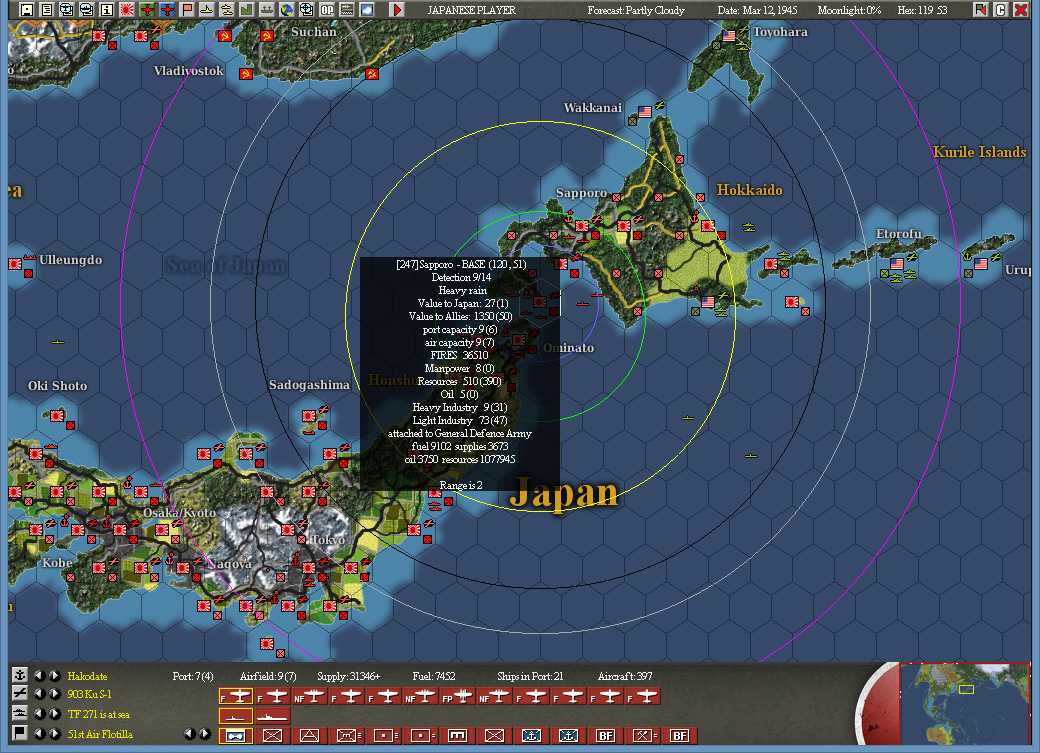Image resolution: width=1040 pixels, height=753 pixels.
Task: Select the highlighted first aircraft squadron icon
Action: click(235, 696)
